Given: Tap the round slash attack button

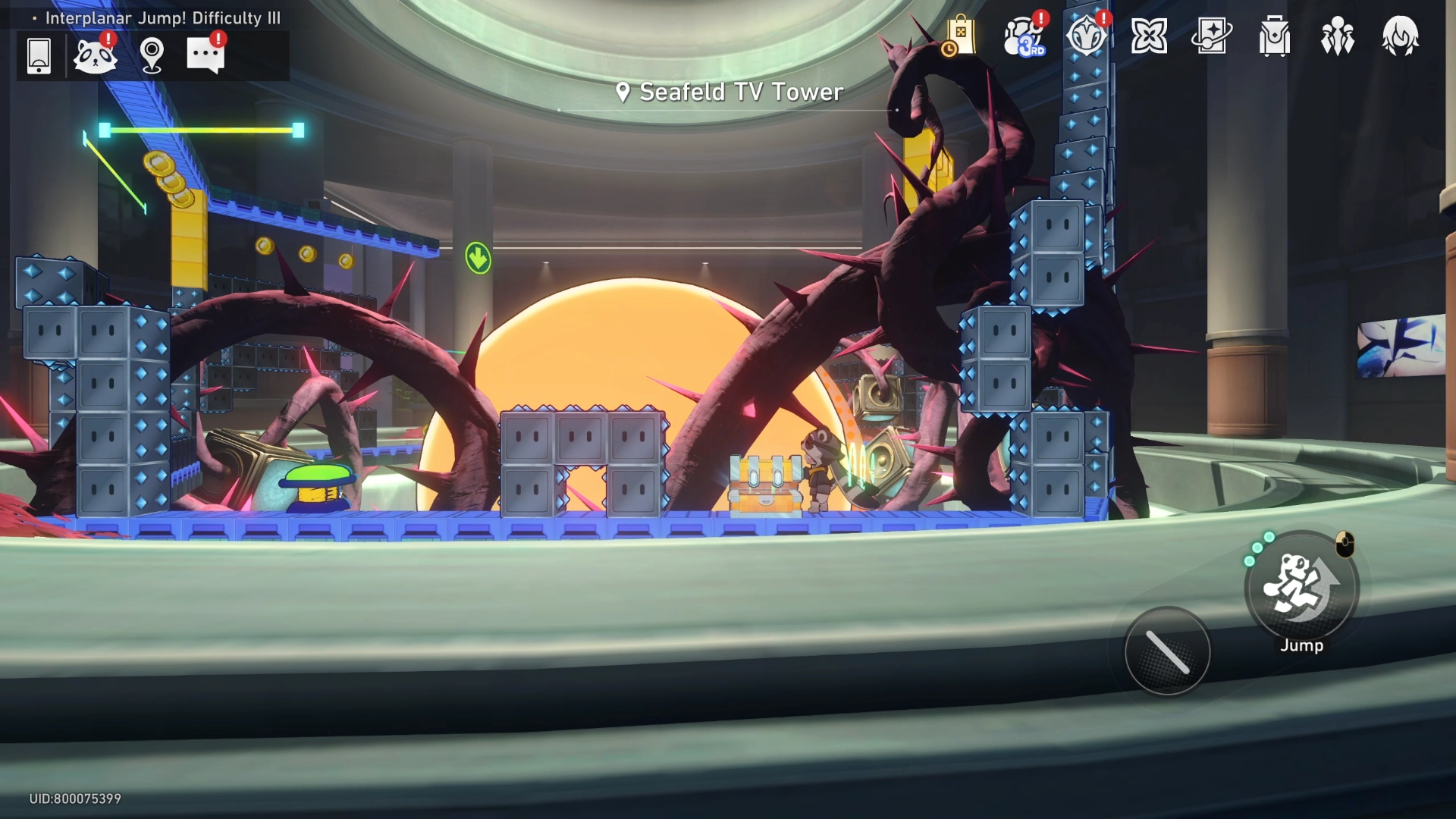Looking at the screenshot, I should point(1167,651).
